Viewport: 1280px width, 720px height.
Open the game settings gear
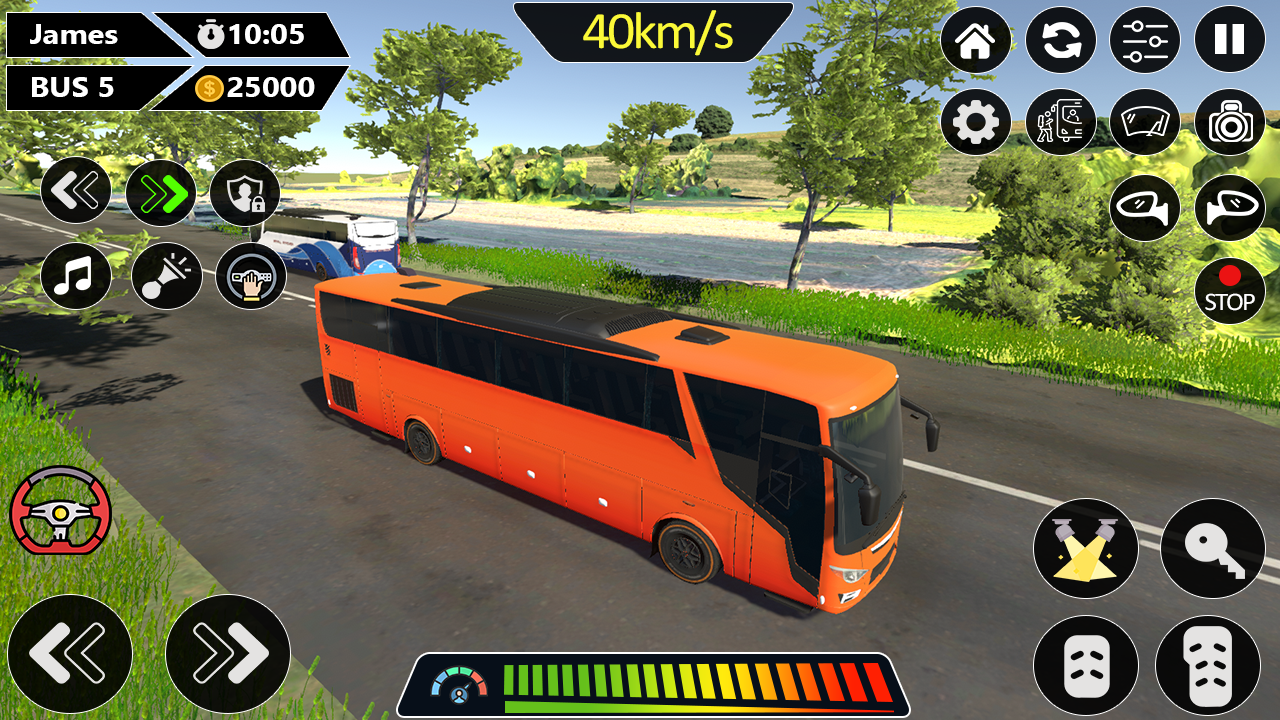click(975, 121)
